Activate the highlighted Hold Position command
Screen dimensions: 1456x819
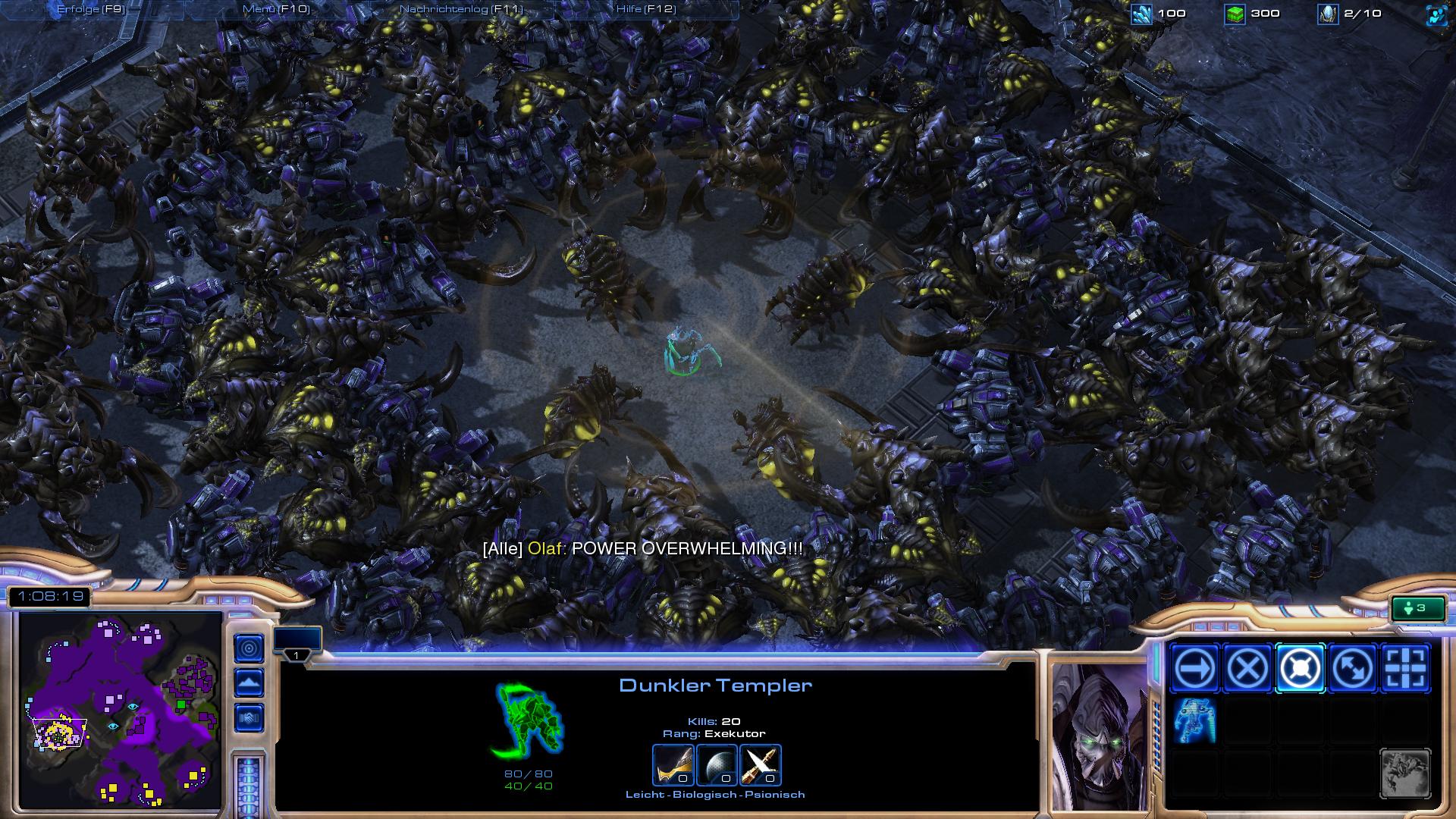[x=1300, y=669]
